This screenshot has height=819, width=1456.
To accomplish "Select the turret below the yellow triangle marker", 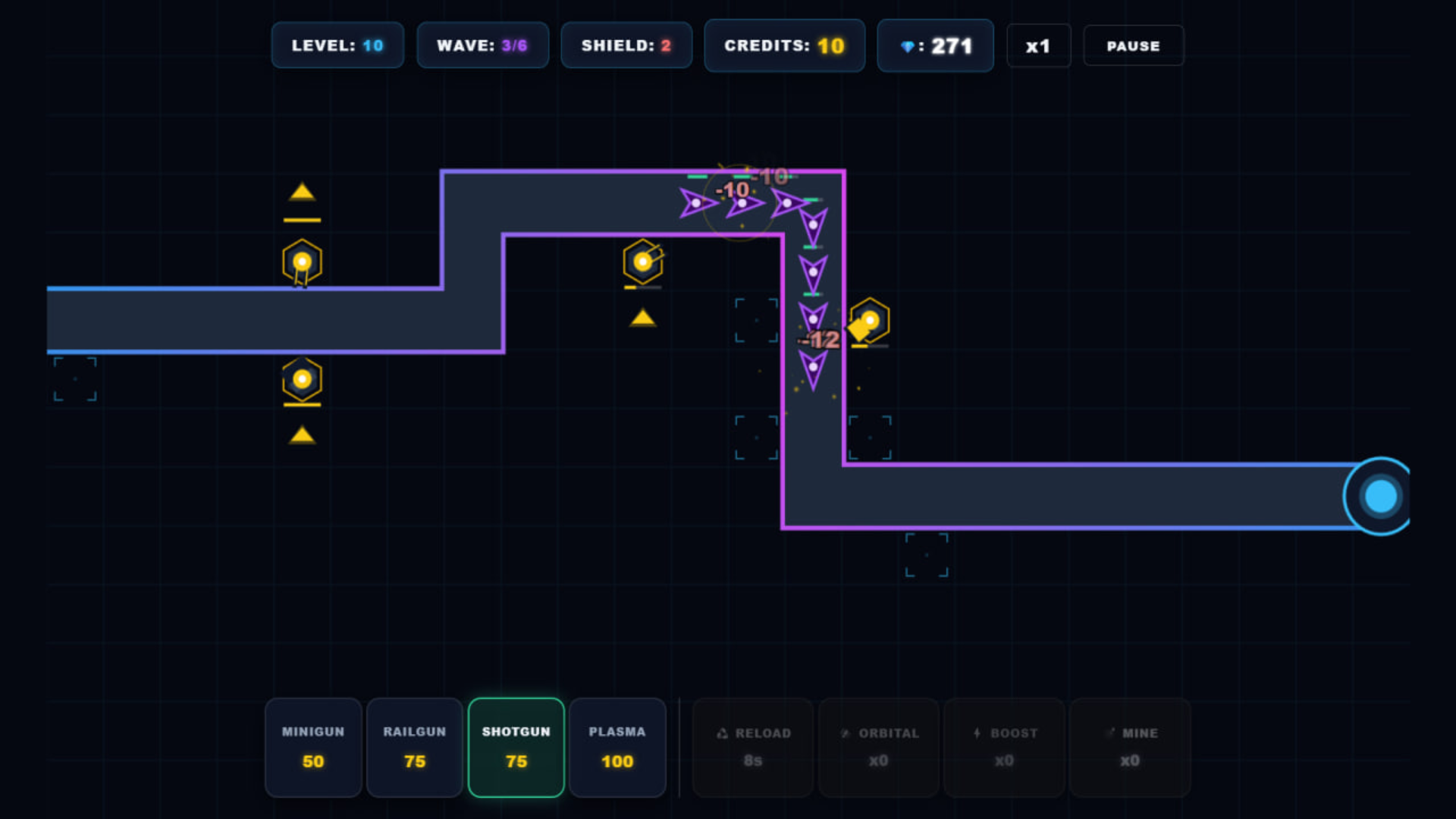I will [302, 261].
